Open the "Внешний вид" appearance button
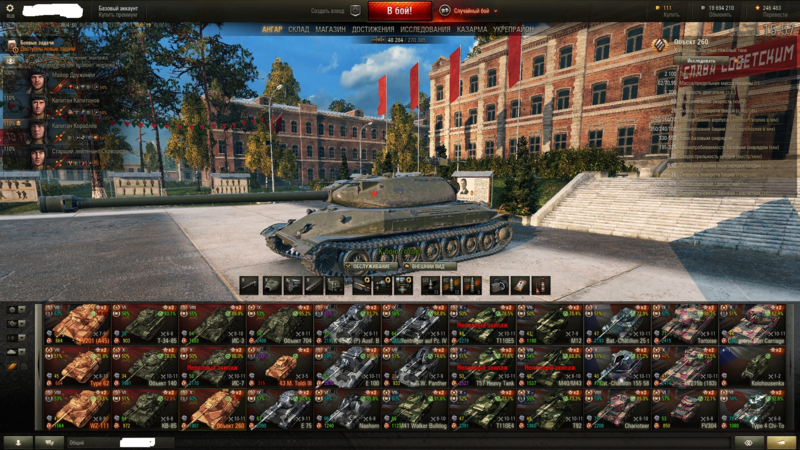Screen dimensions: 800x450 coord(432,266)
